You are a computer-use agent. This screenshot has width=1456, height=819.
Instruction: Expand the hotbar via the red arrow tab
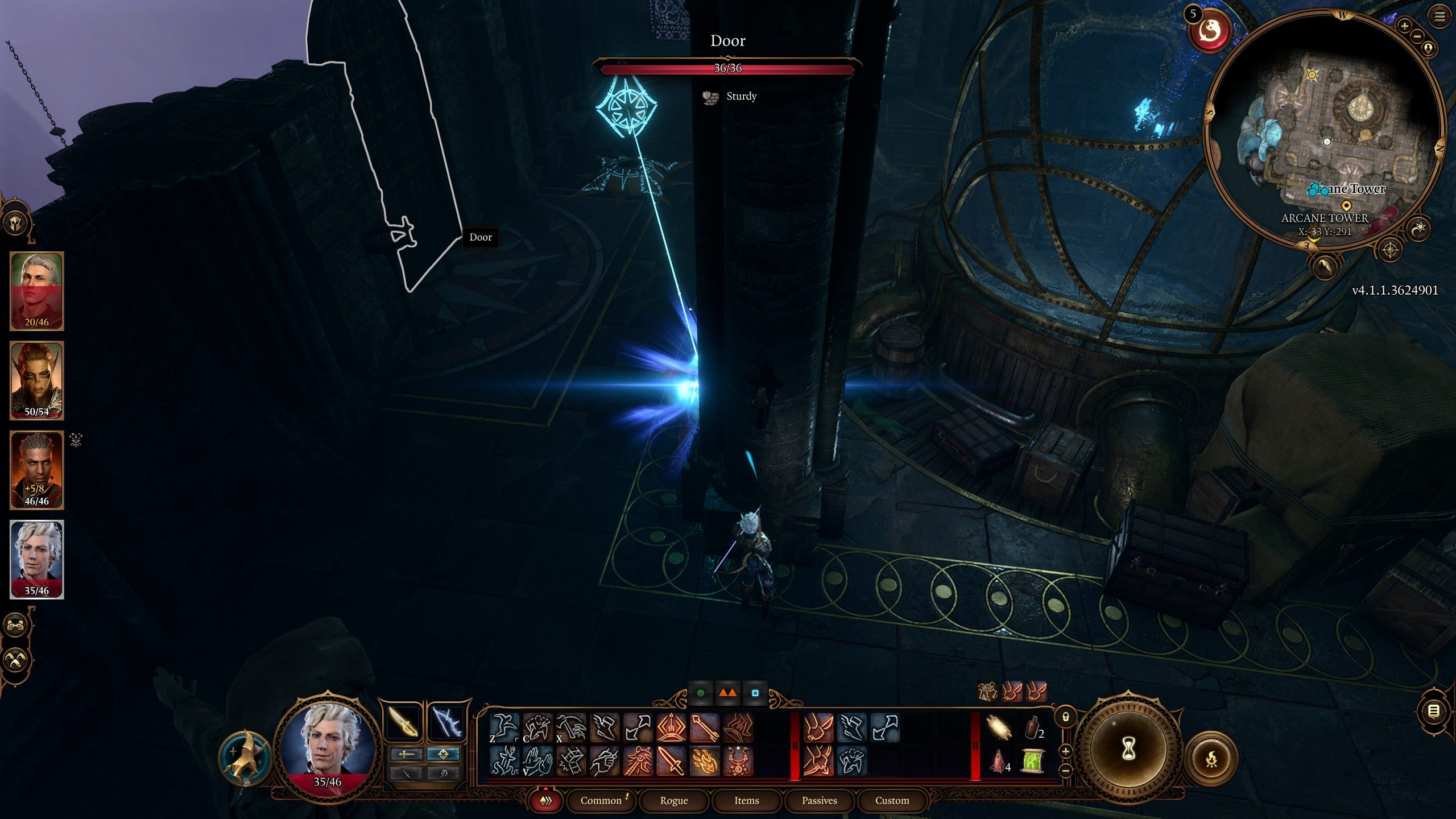click(x=544, y=790)
